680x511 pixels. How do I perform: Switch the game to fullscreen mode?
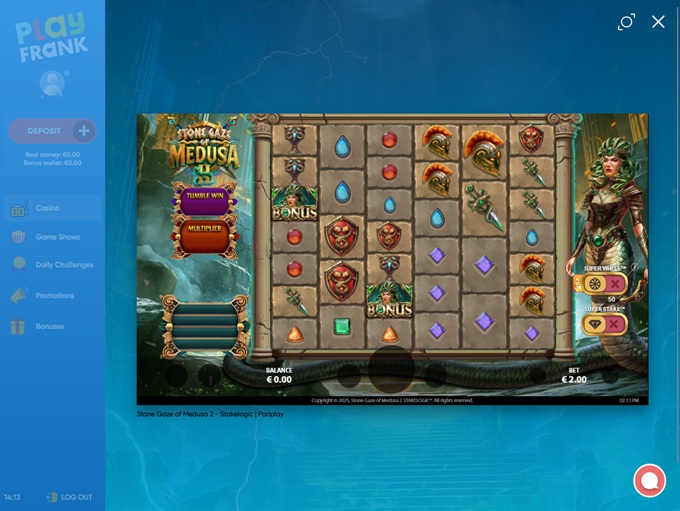(x=626, y=22)
